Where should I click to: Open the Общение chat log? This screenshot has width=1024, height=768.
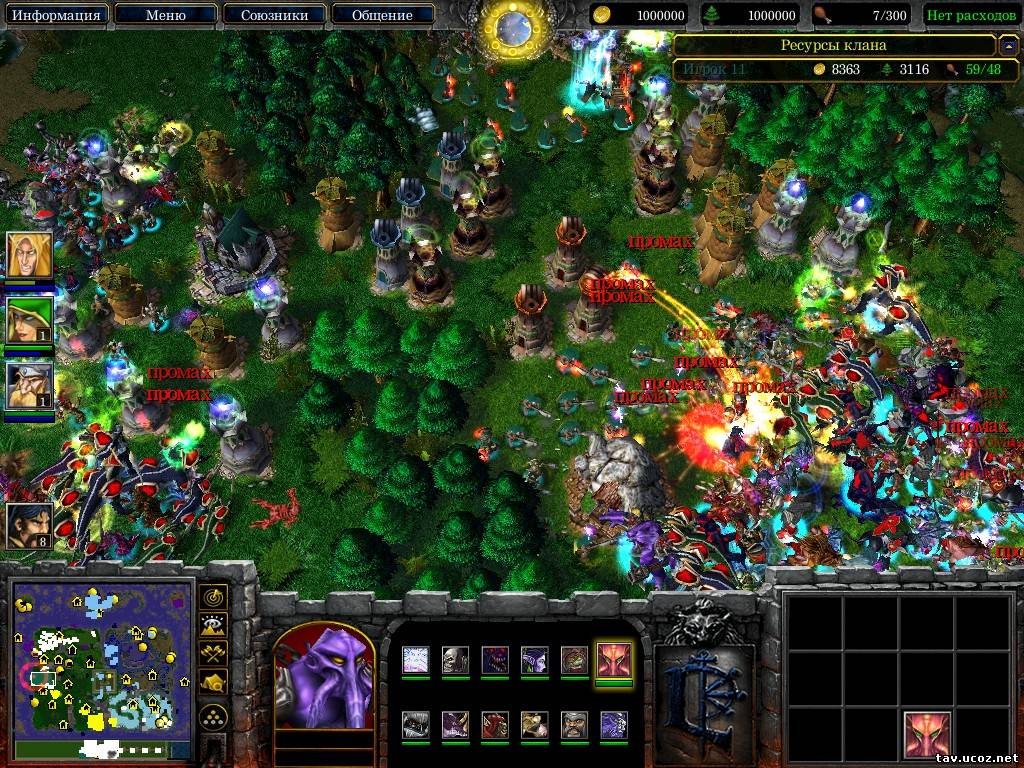(x=382, y=15)
